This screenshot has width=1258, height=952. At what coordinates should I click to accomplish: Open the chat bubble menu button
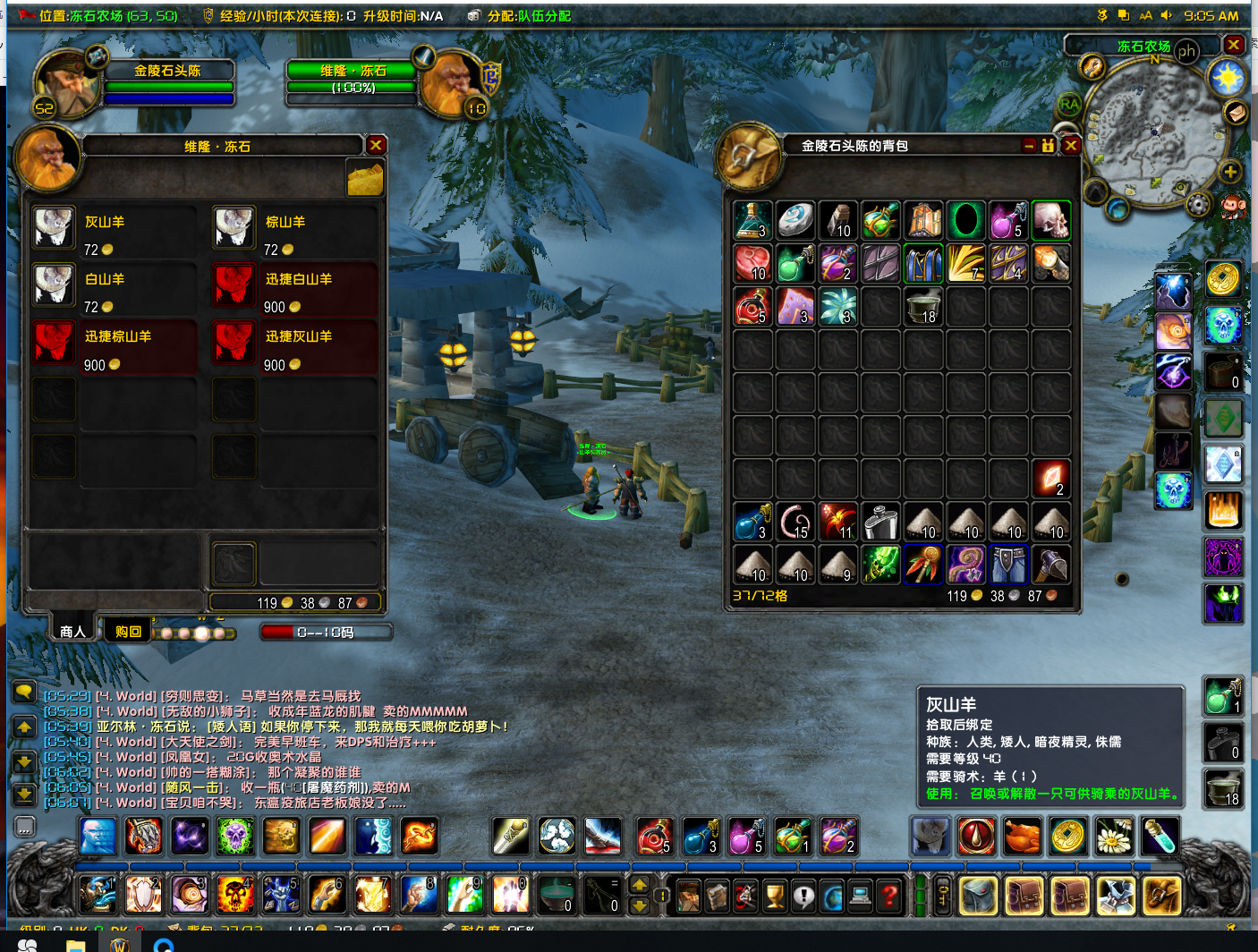pos(24,691)
